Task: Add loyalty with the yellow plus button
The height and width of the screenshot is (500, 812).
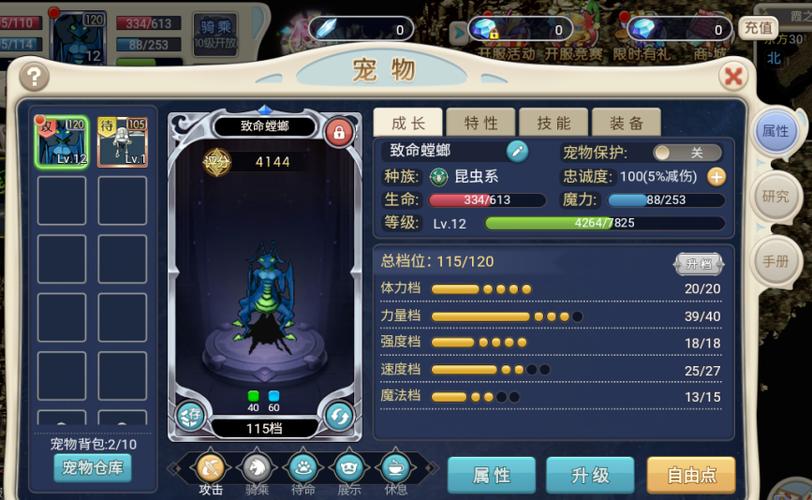Action: pos(717,176)
